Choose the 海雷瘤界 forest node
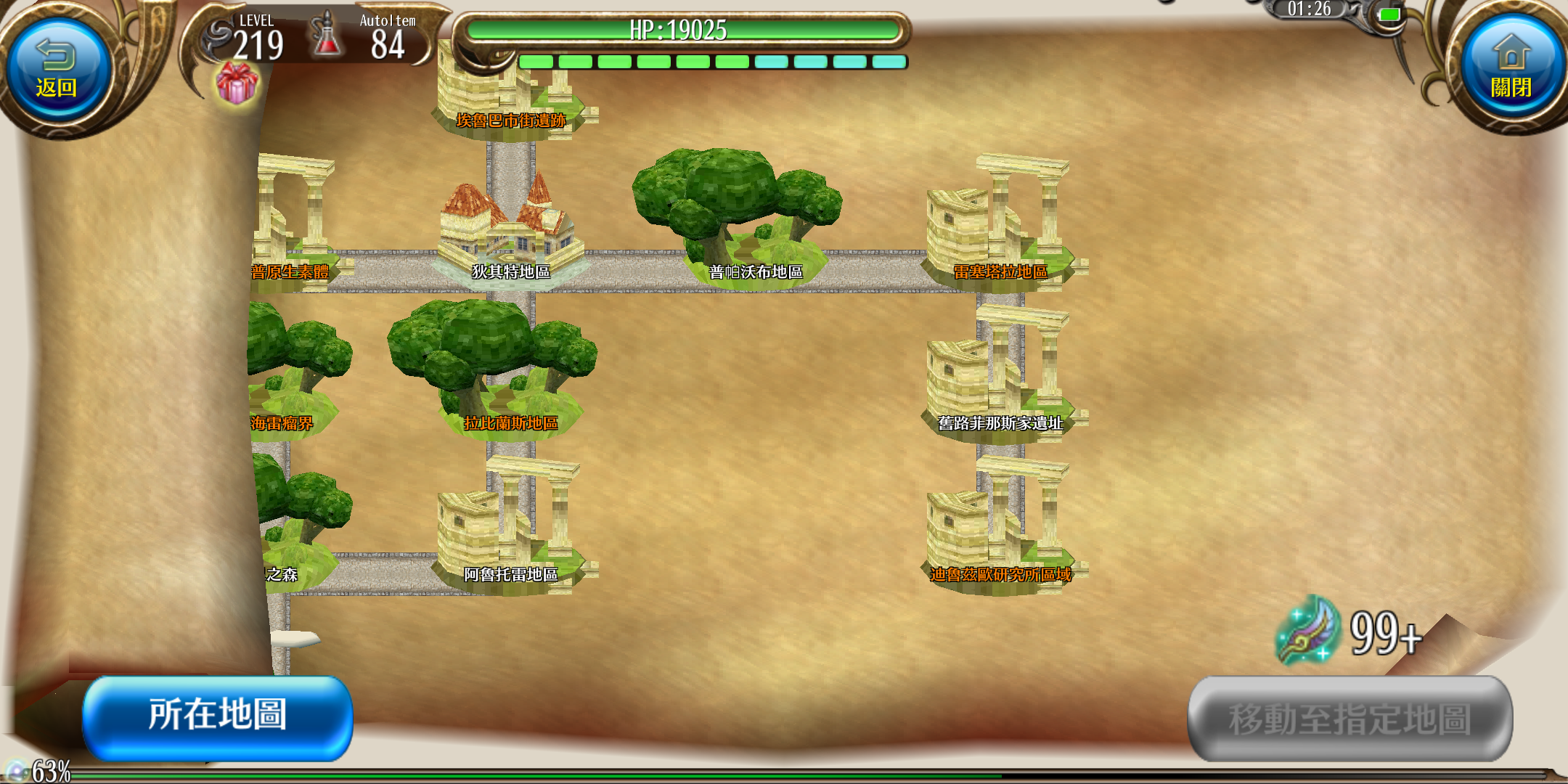 pos(290,377)
